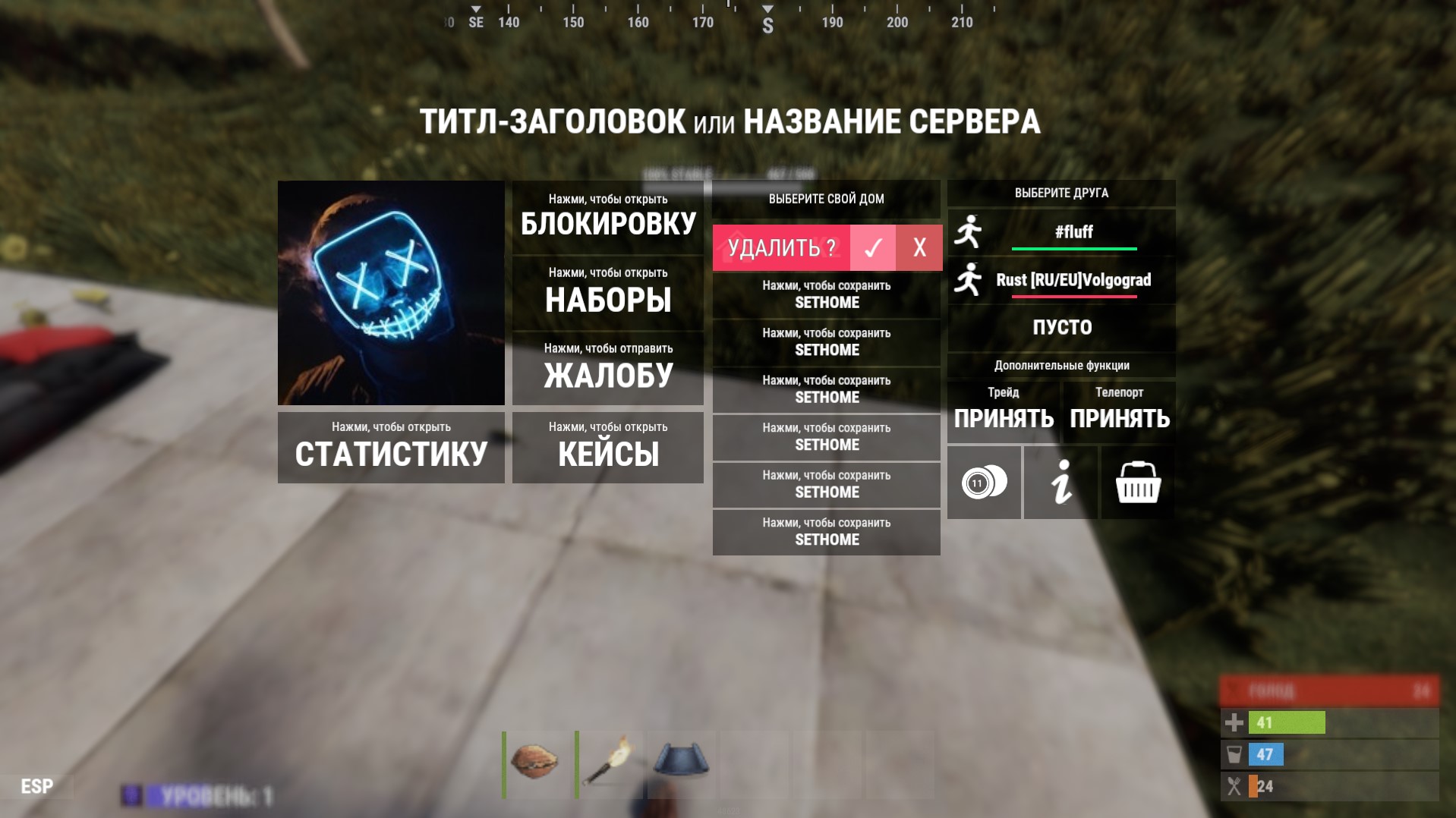
Task: Show server info via the i icon
Action: click(1060, 483)
